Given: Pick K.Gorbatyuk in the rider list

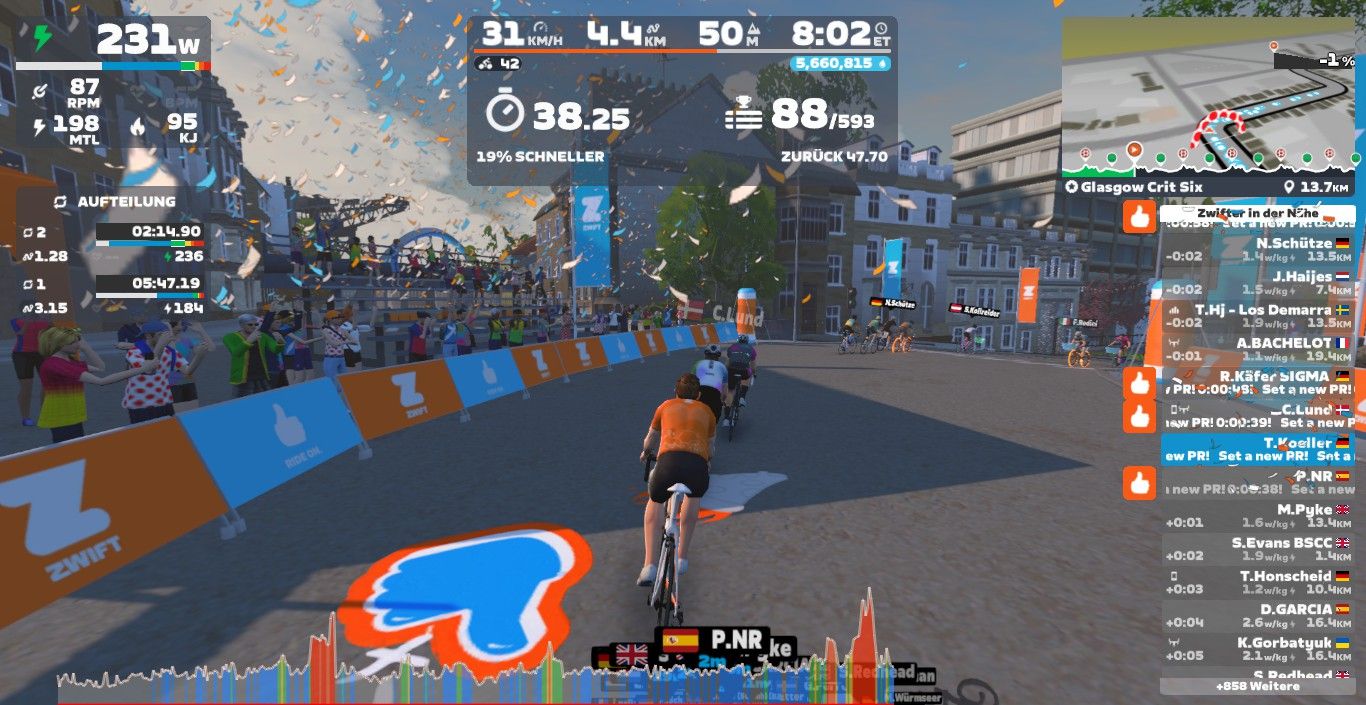Looking at the screenshot, I should tap(1257, 649).
